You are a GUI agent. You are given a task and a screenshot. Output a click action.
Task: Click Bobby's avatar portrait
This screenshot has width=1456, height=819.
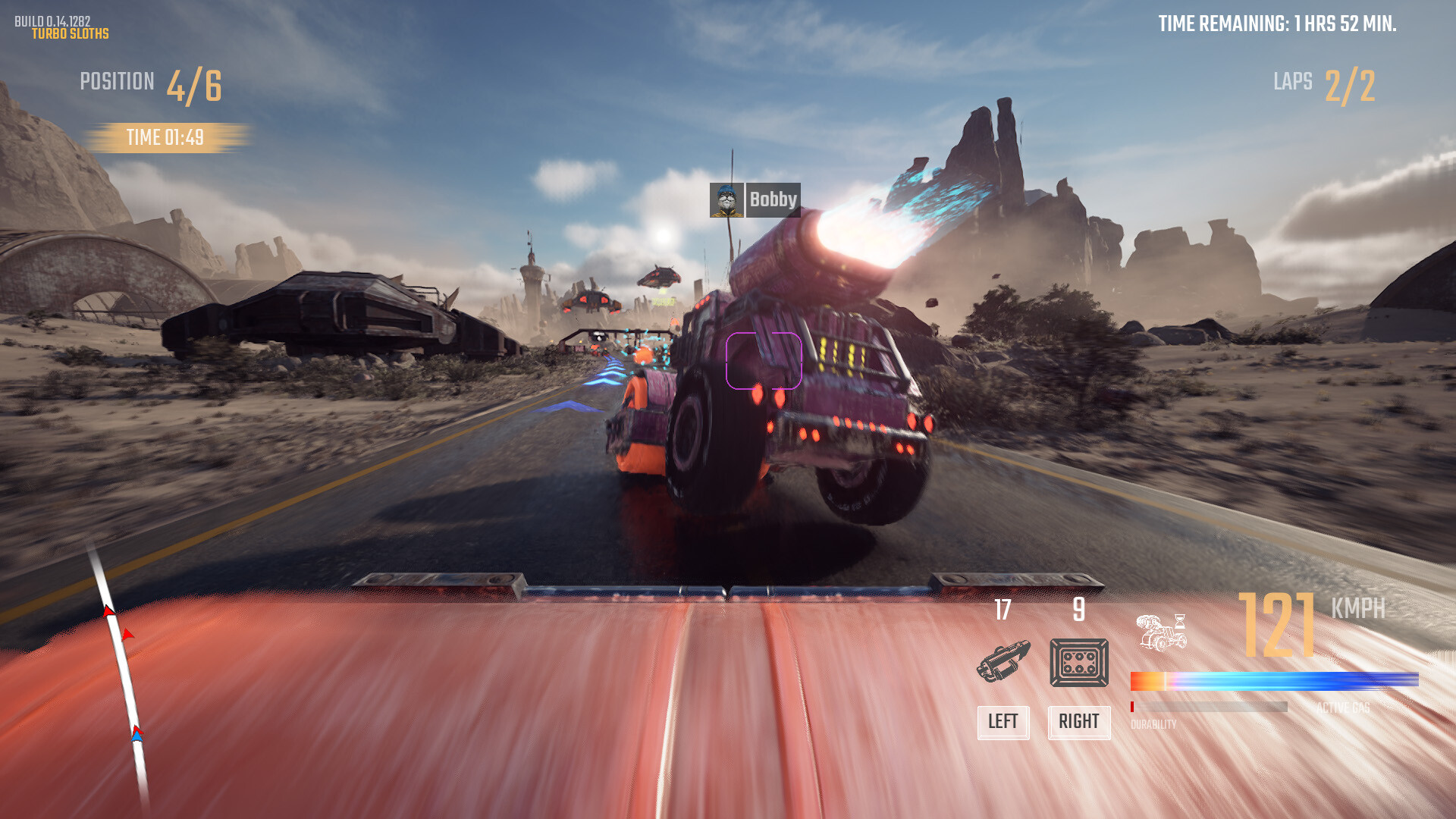coord(727,200)
